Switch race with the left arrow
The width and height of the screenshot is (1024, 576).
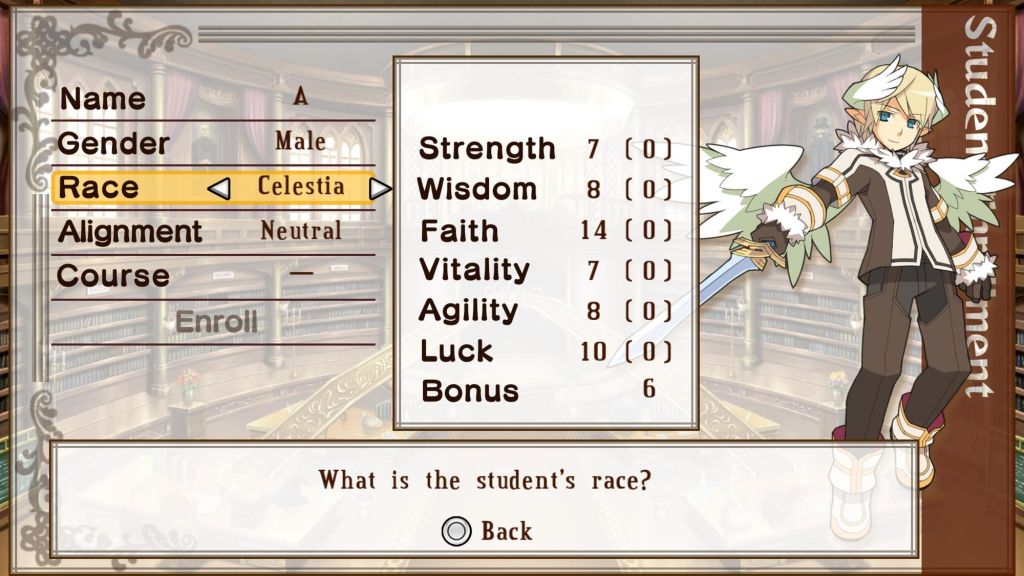click(x=219, y=188)
